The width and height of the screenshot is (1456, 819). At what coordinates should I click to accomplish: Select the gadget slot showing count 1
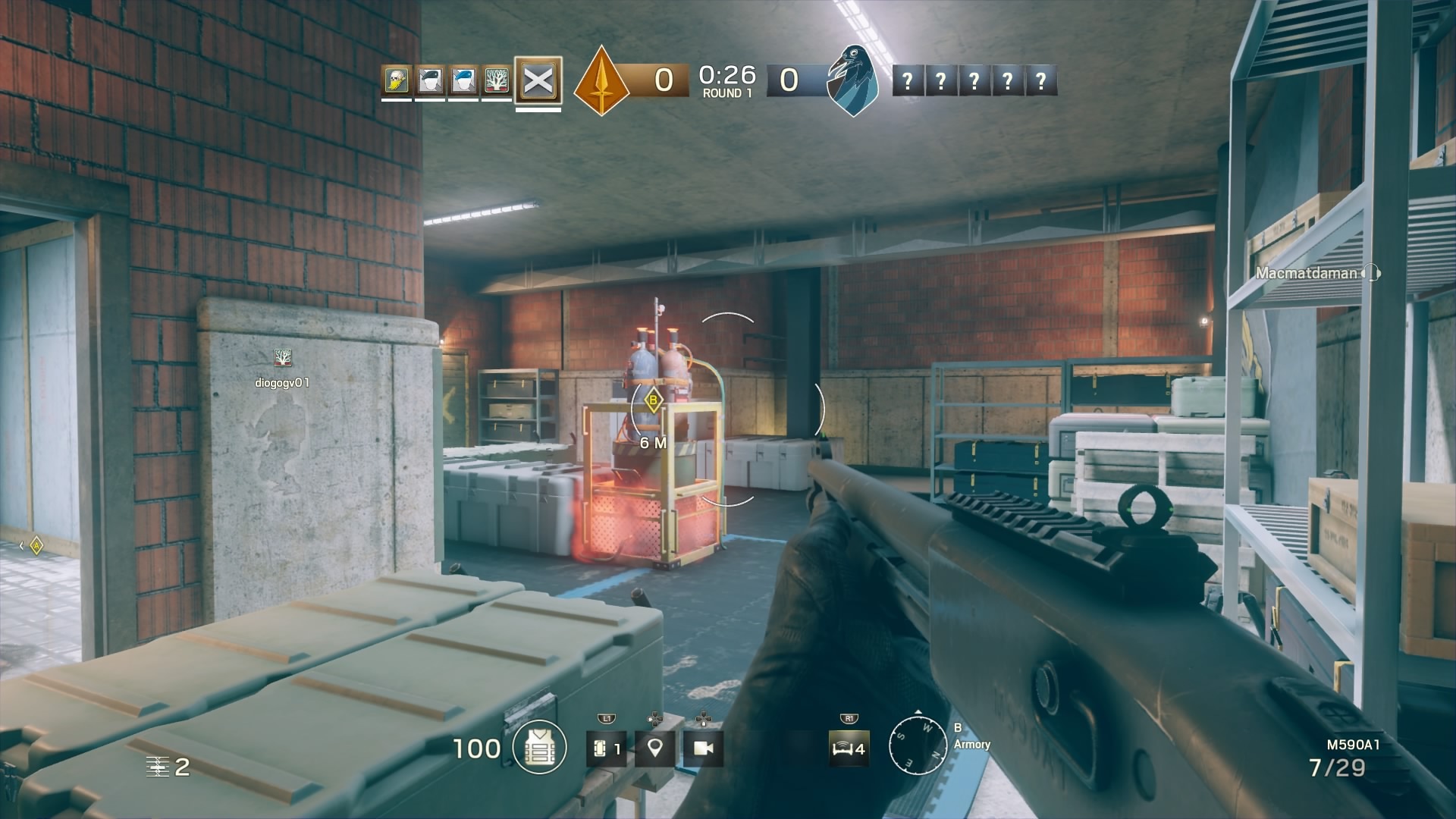click(606, 748)
